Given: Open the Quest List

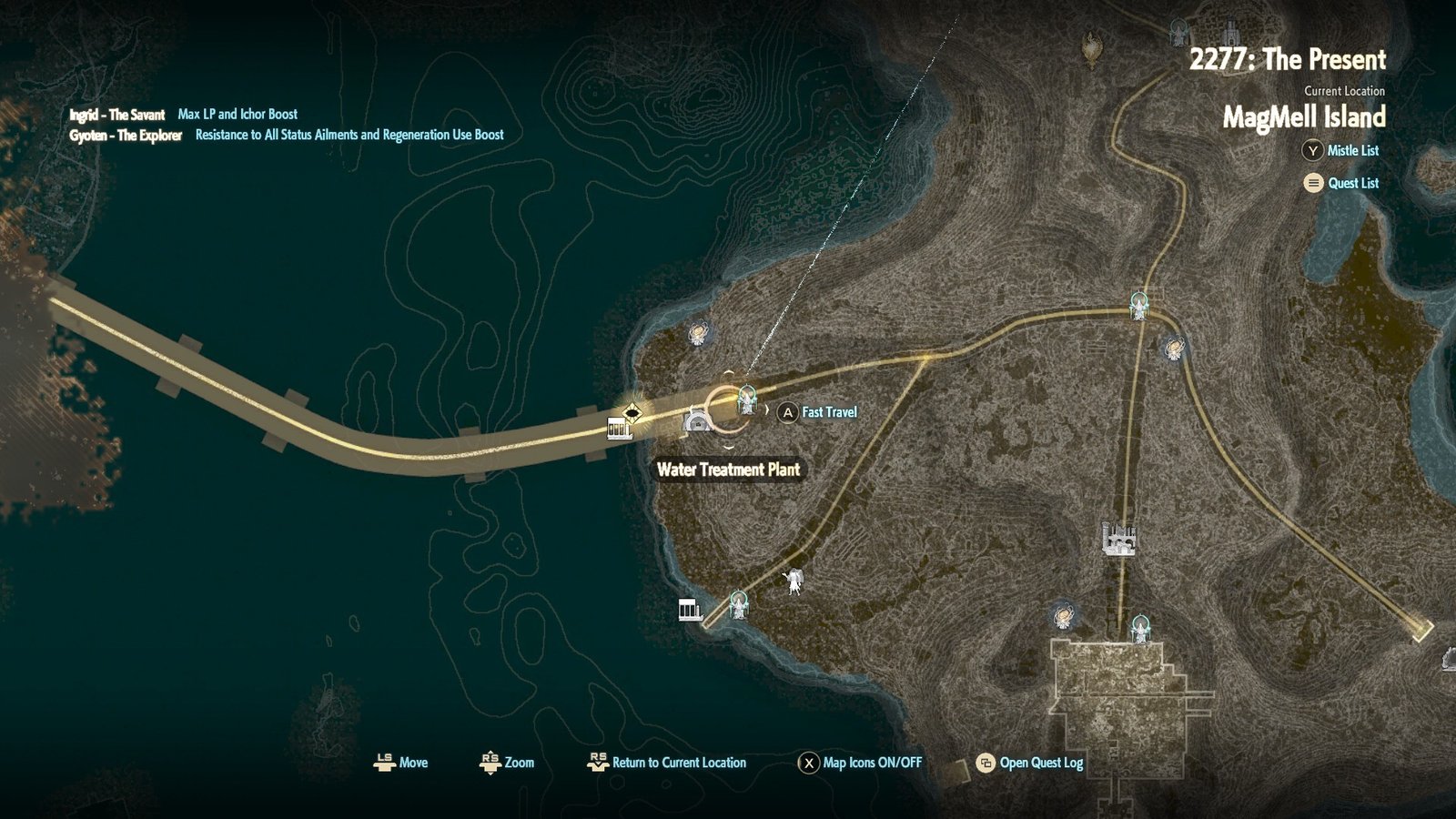Looking at the screenshot, I should (x=1342, y=183).
